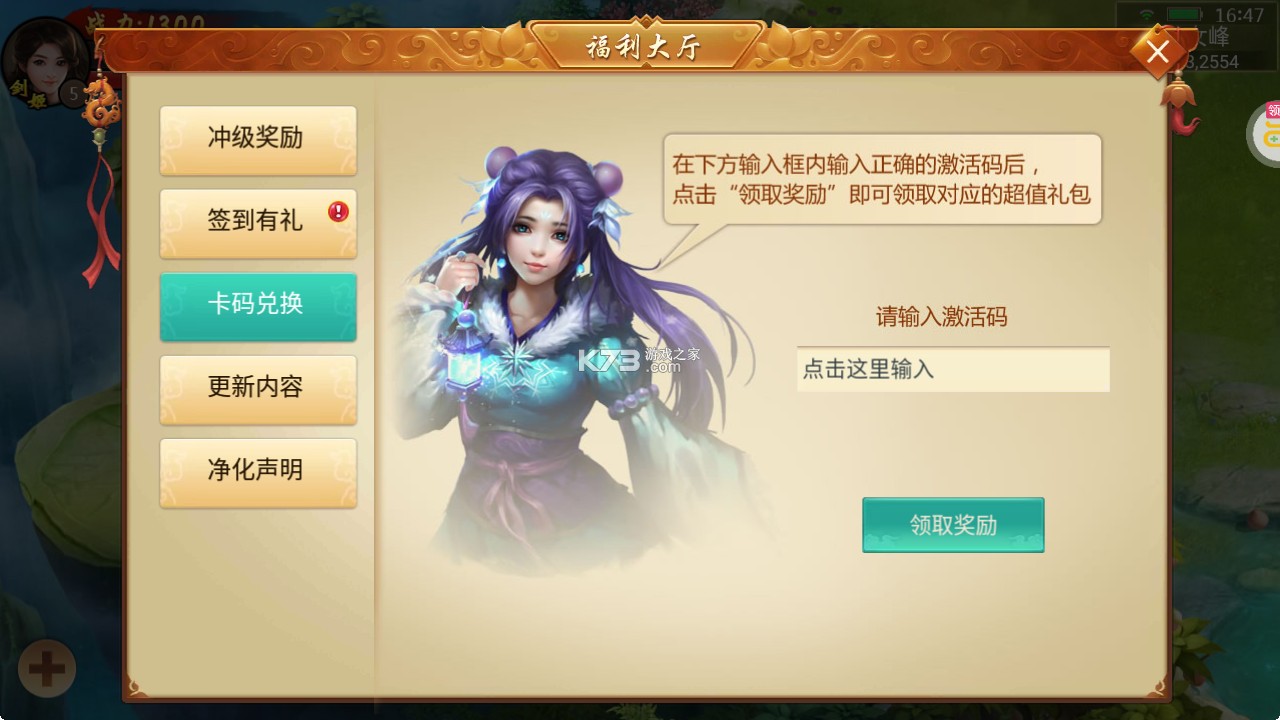1280x720 pixels.
Task: Tap the red notification badge on 签到有礼
Action: tap(338, 209)
